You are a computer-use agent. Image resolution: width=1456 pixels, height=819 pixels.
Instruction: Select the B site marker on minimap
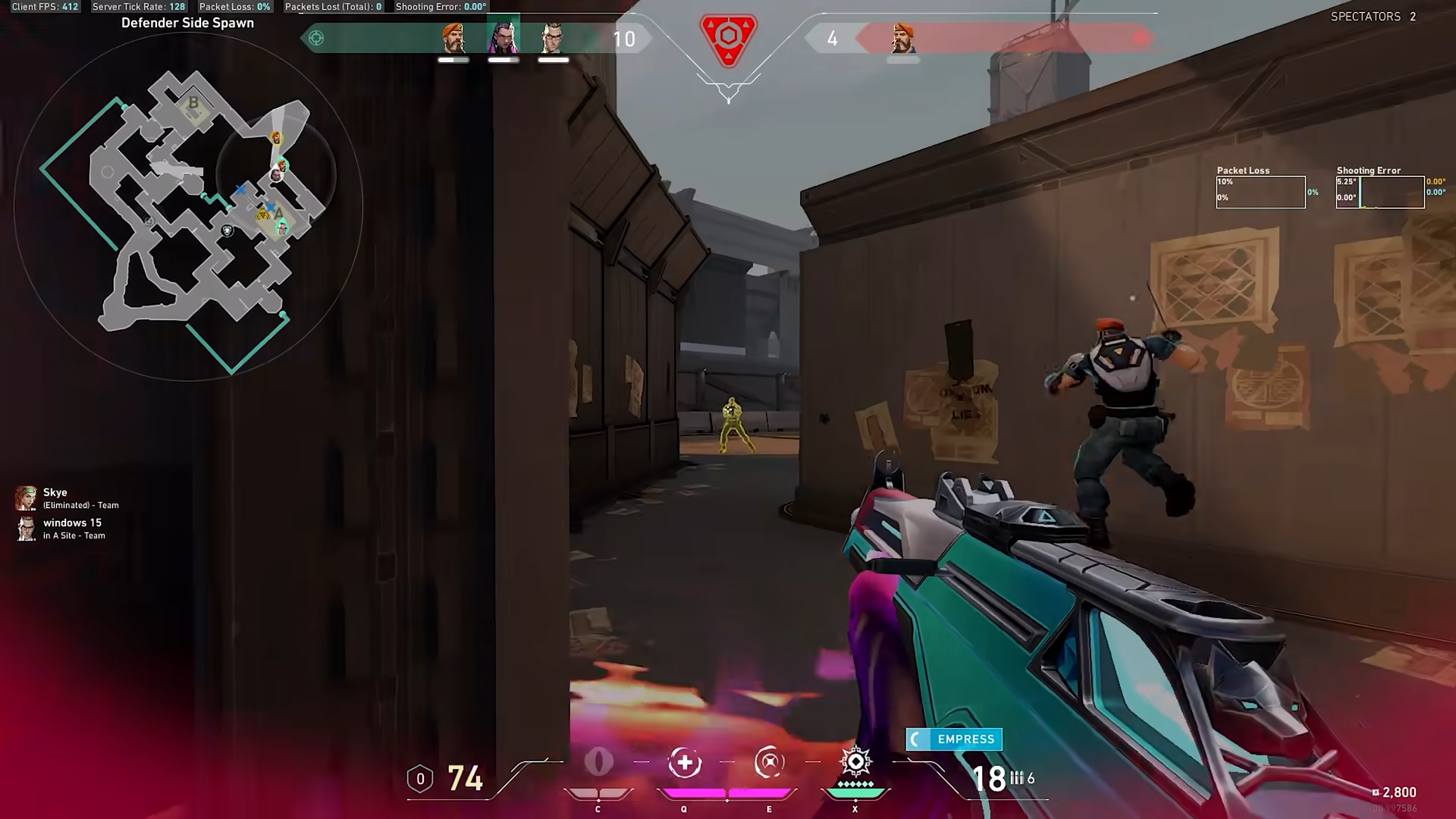coord(193,103)
